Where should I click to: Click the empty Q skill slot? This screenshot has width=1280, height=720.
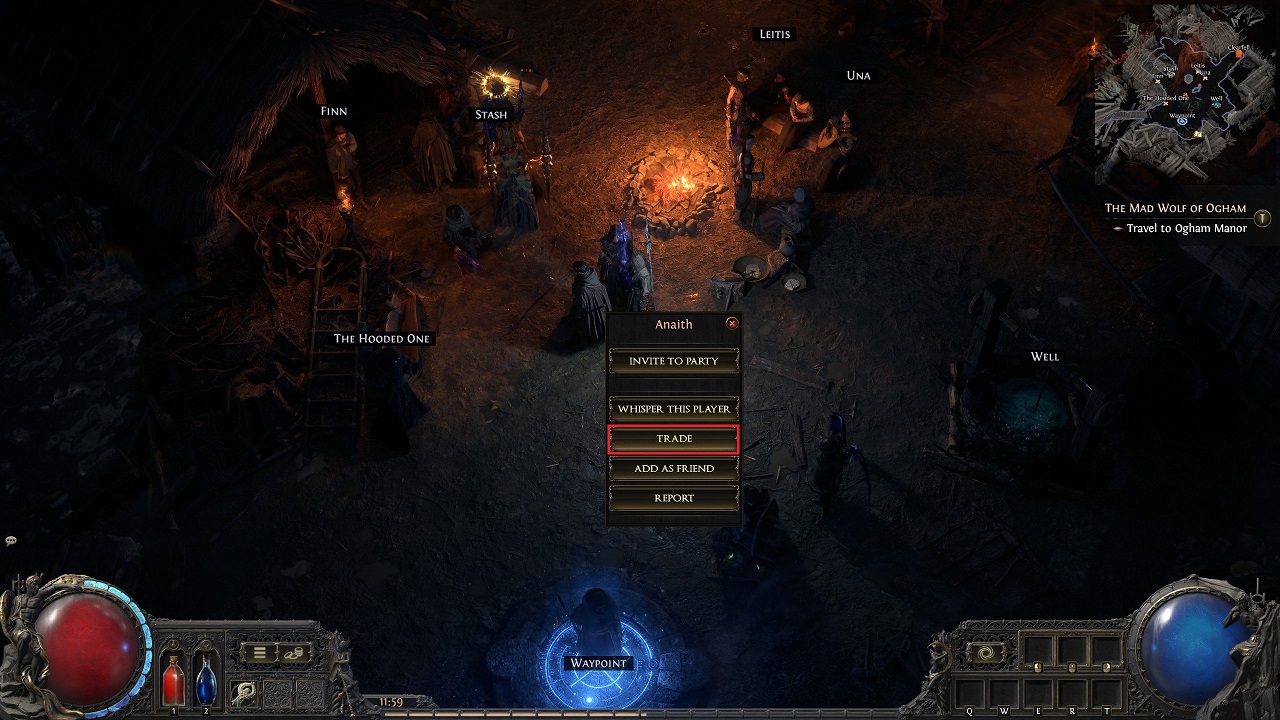pyautogui.click(x=969, y=692)
